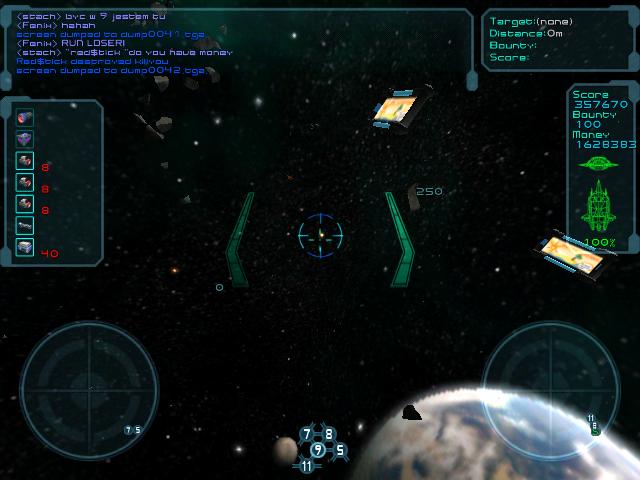Choose sector 5 on the sector map
The width and height of the screenshot is (640, 480).
click(x=340, y=450)
